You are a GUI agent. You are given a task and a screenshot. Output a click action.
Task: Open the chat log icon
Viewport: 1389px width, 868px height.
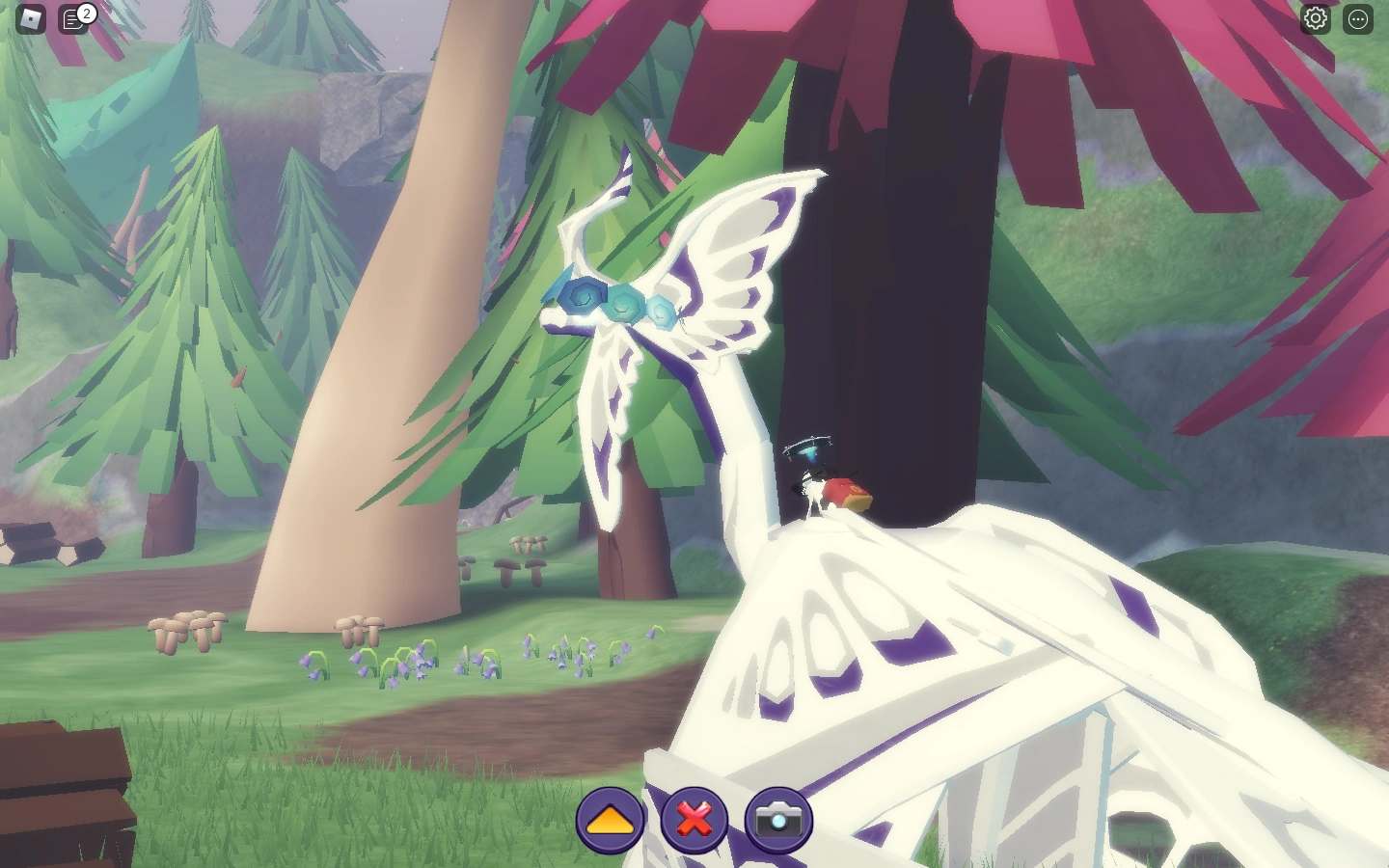pyautogui.click(x=74, y=17)
